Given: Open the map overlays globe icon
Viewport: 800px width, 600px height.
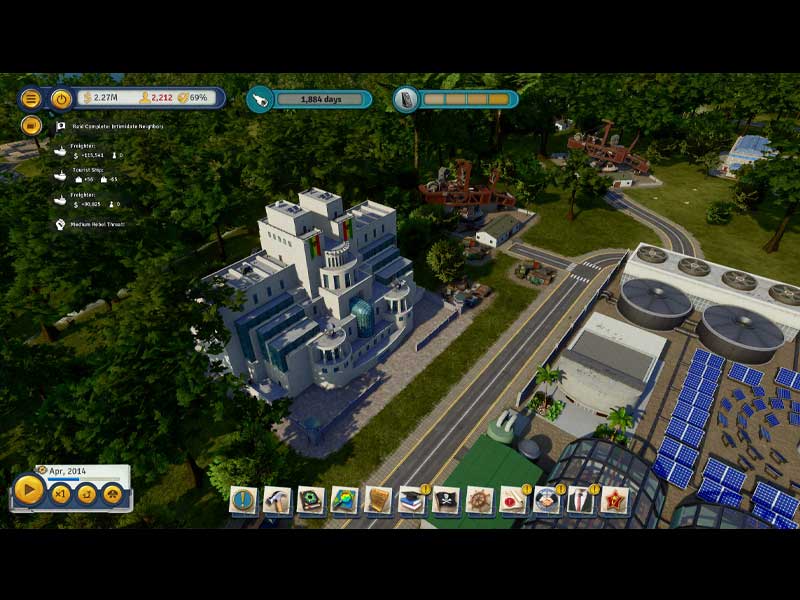Looking at the screenshot, I should [x=344, y=499].
